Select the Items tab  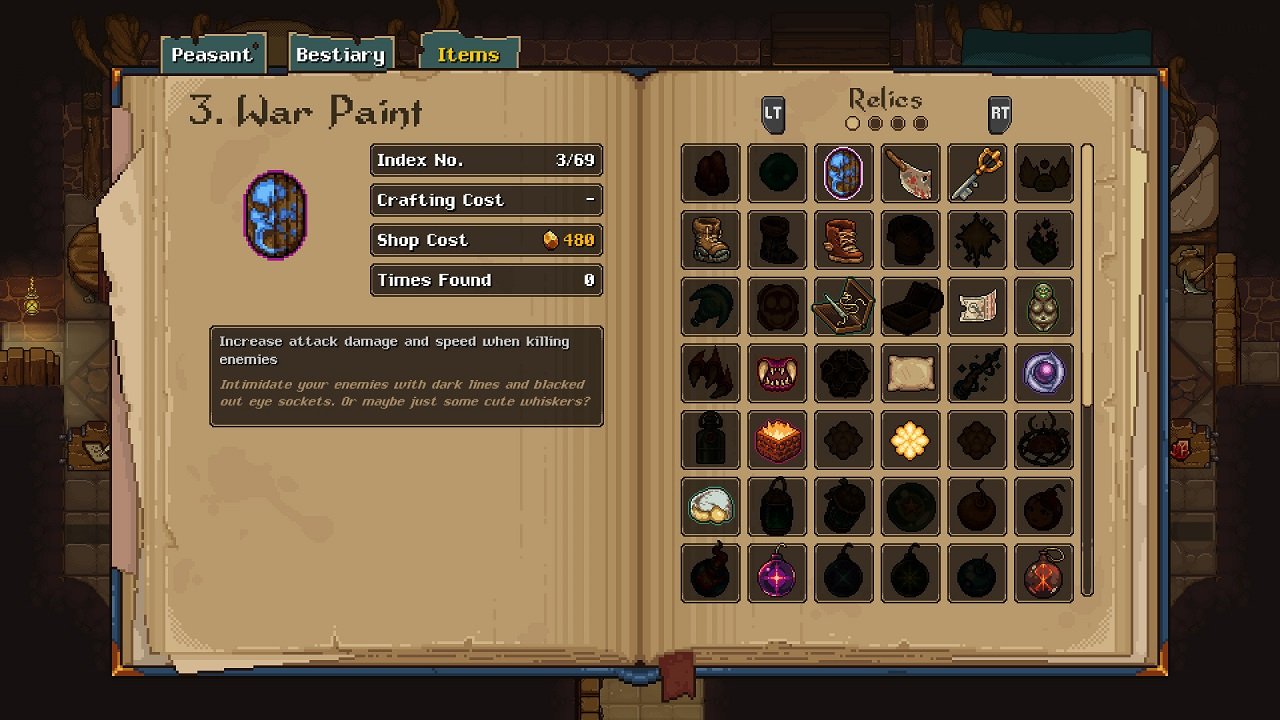coord(468,55)
